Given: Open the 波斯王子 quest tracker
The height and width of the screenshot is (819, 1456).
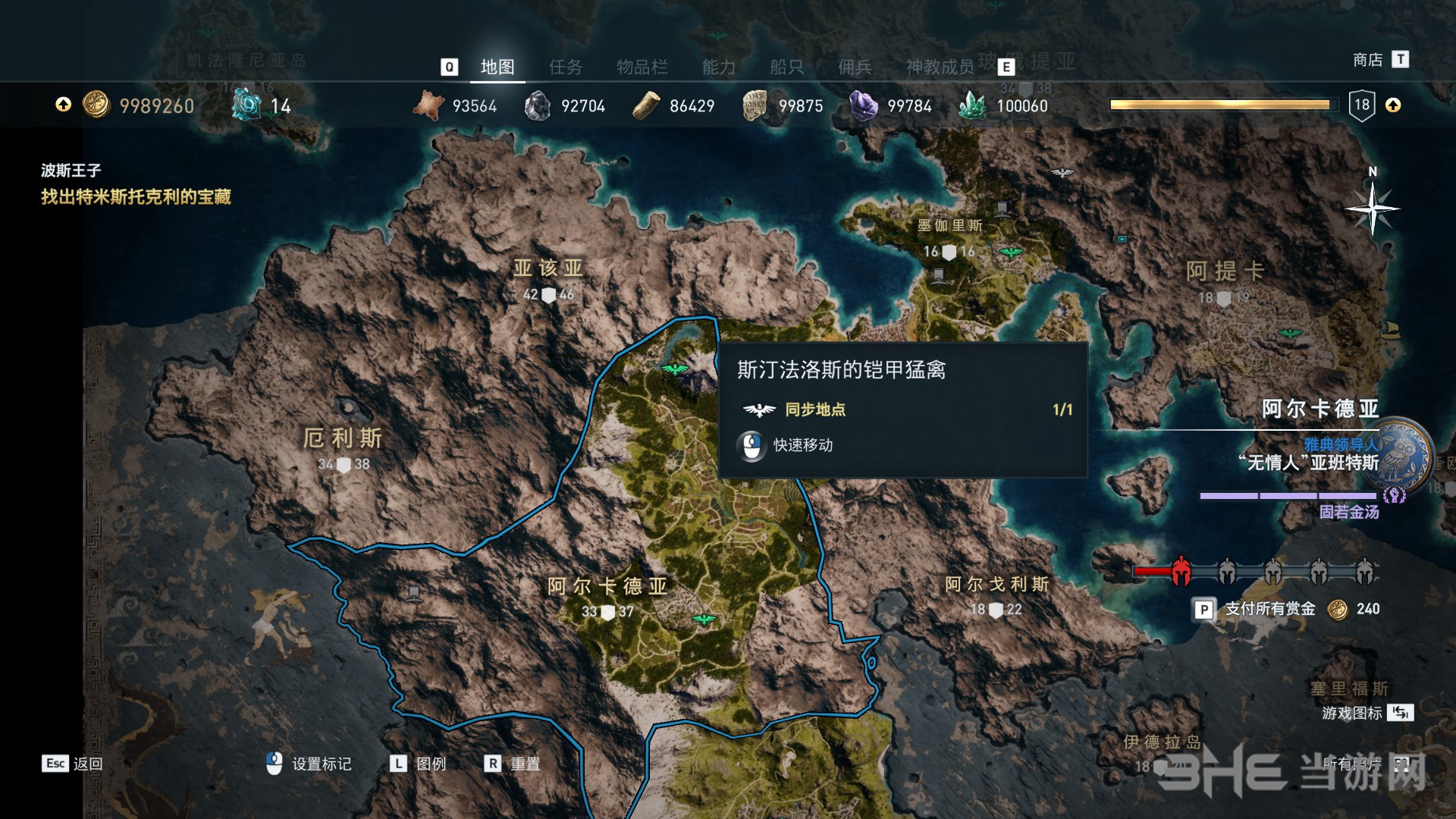Looking at the screenshot, I should (71, 171).
